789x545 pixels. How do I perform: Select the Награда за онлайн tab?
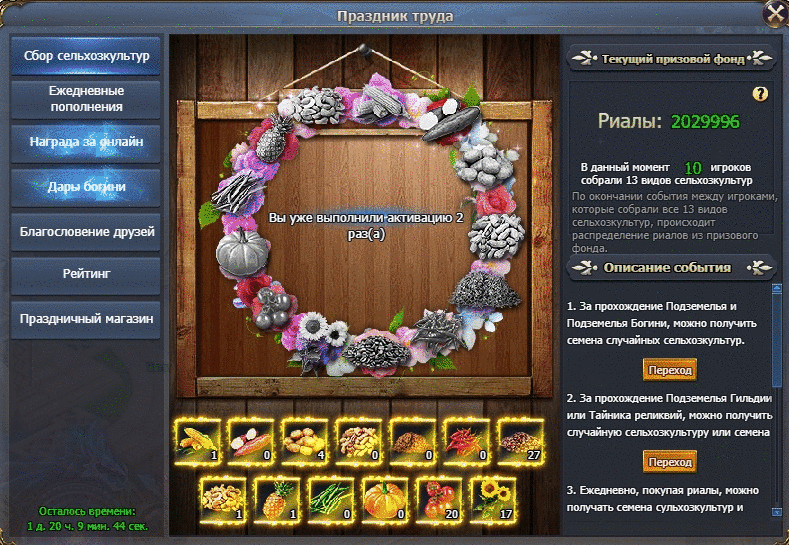click(x=85, y=142)
